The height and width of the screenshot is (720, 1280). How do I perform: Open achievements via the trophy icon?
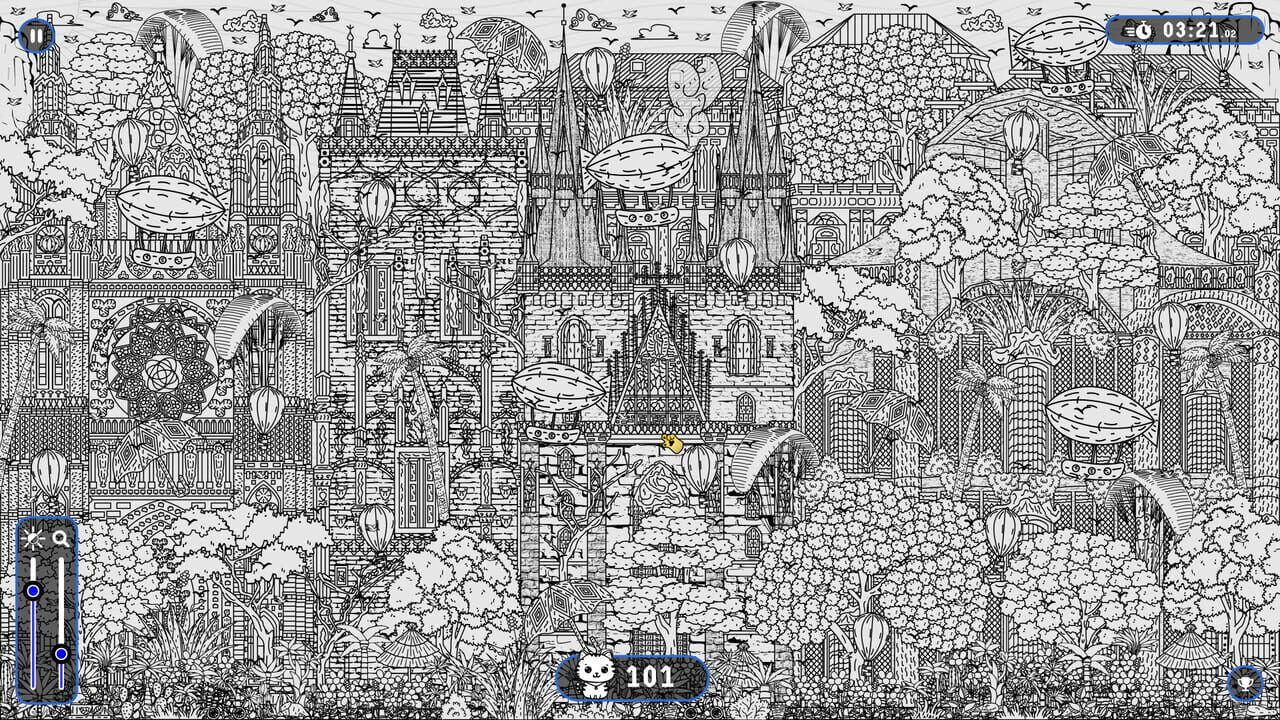1244,684
